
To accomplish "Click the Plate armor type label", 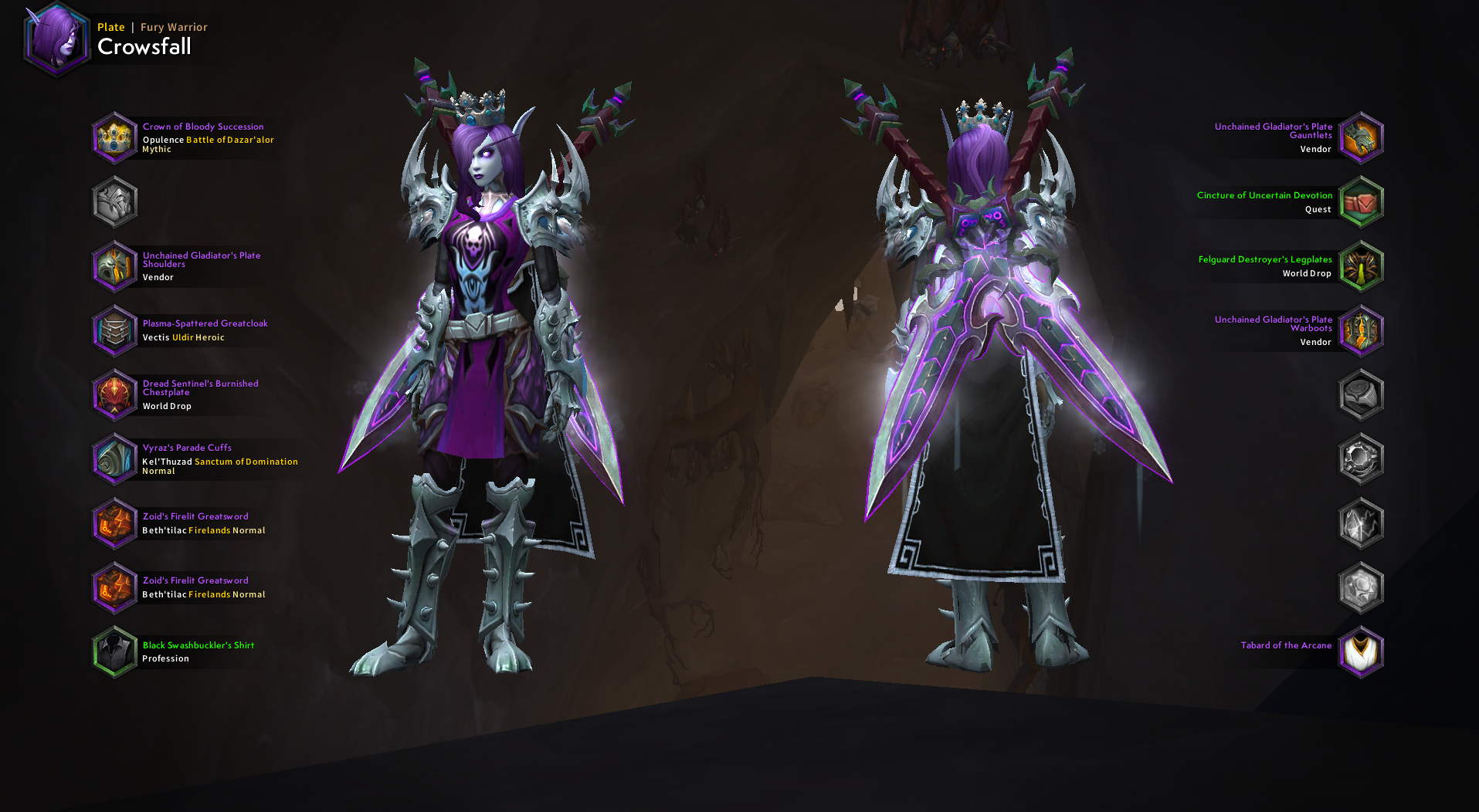I will (110, 26).
